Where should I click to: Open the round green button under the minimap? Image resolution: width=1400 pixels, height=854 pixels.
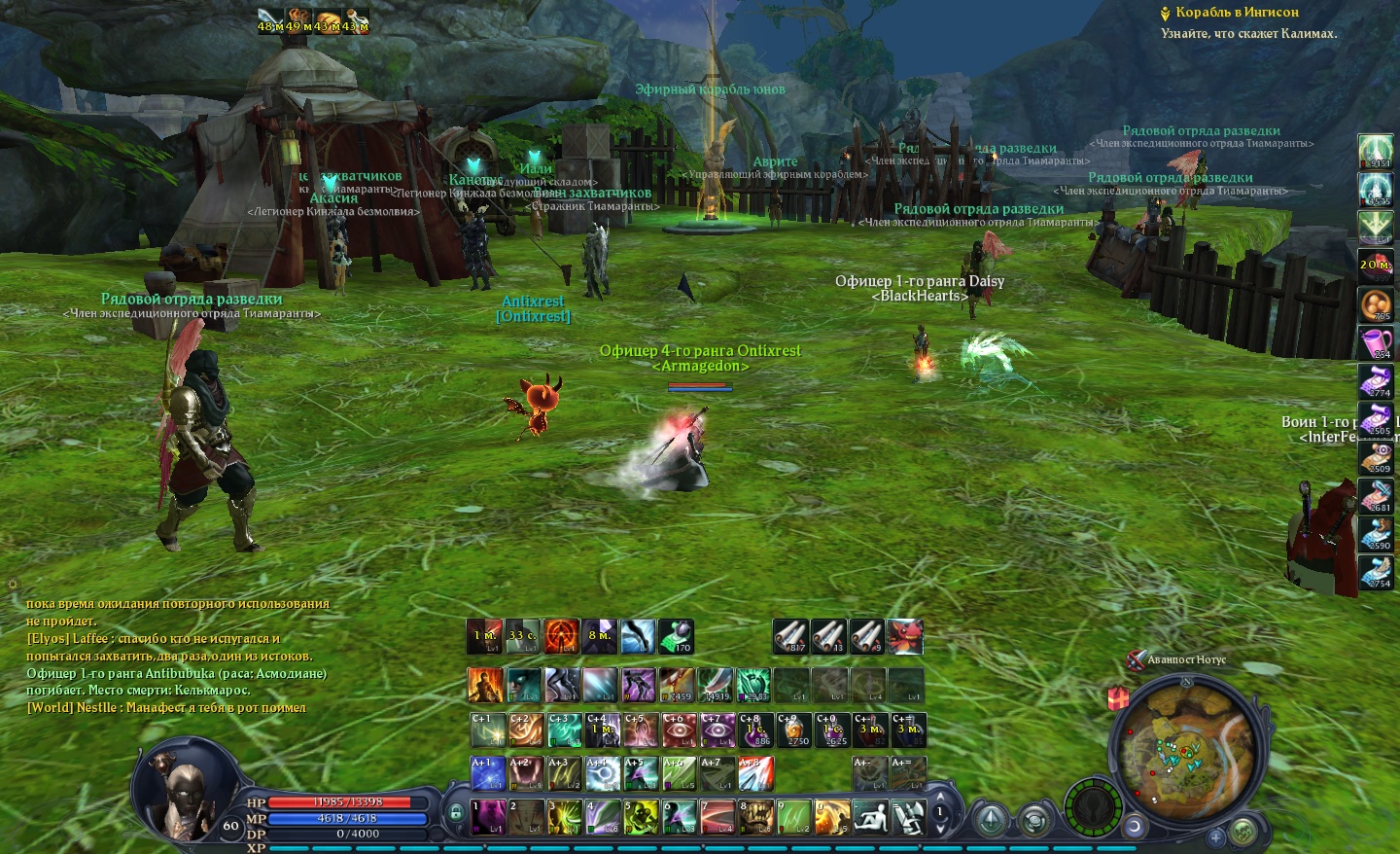(1242, 833)
